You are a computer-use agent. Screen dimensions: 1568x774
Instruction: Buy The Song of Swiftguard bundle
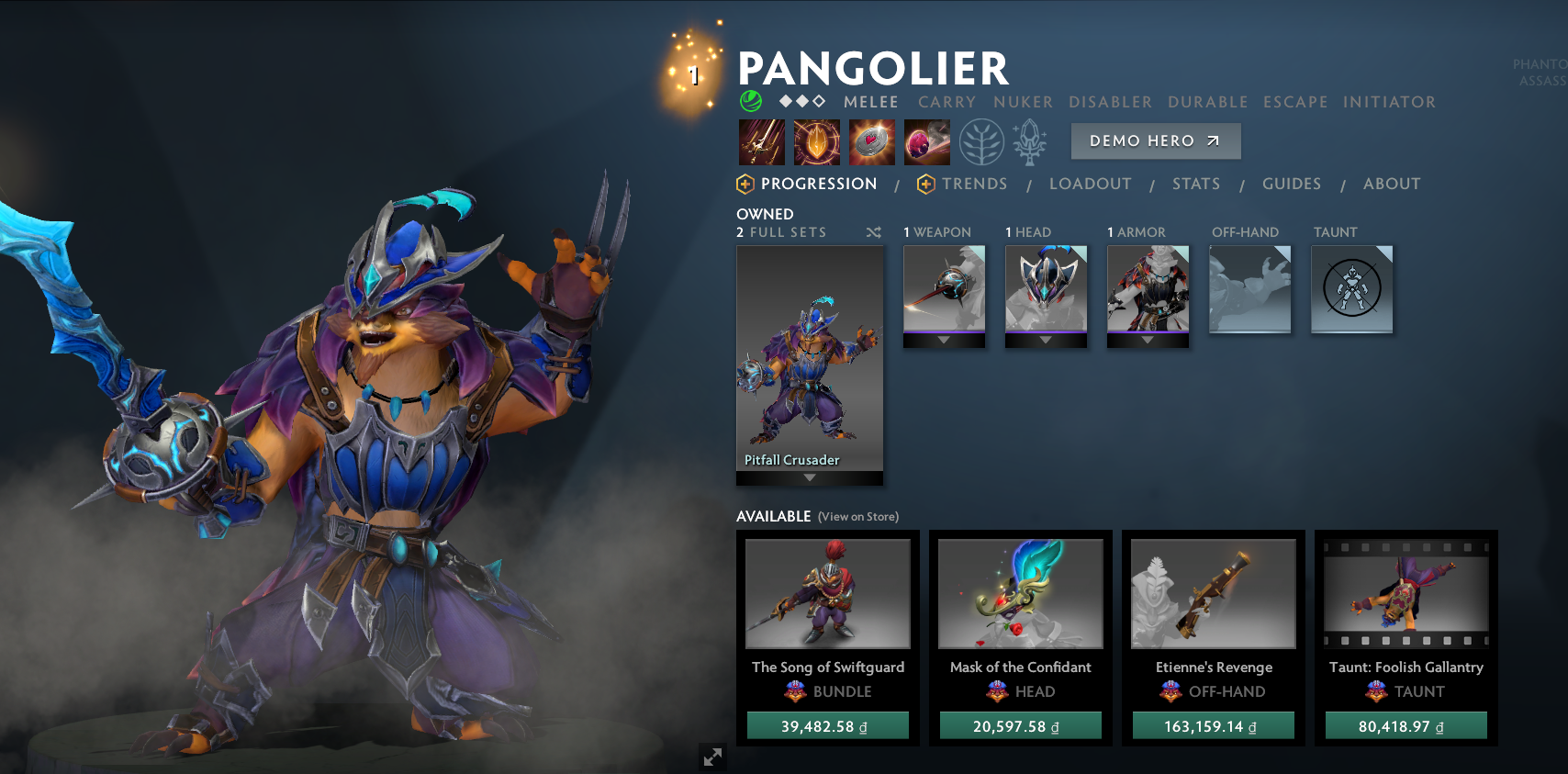point(827,726)
